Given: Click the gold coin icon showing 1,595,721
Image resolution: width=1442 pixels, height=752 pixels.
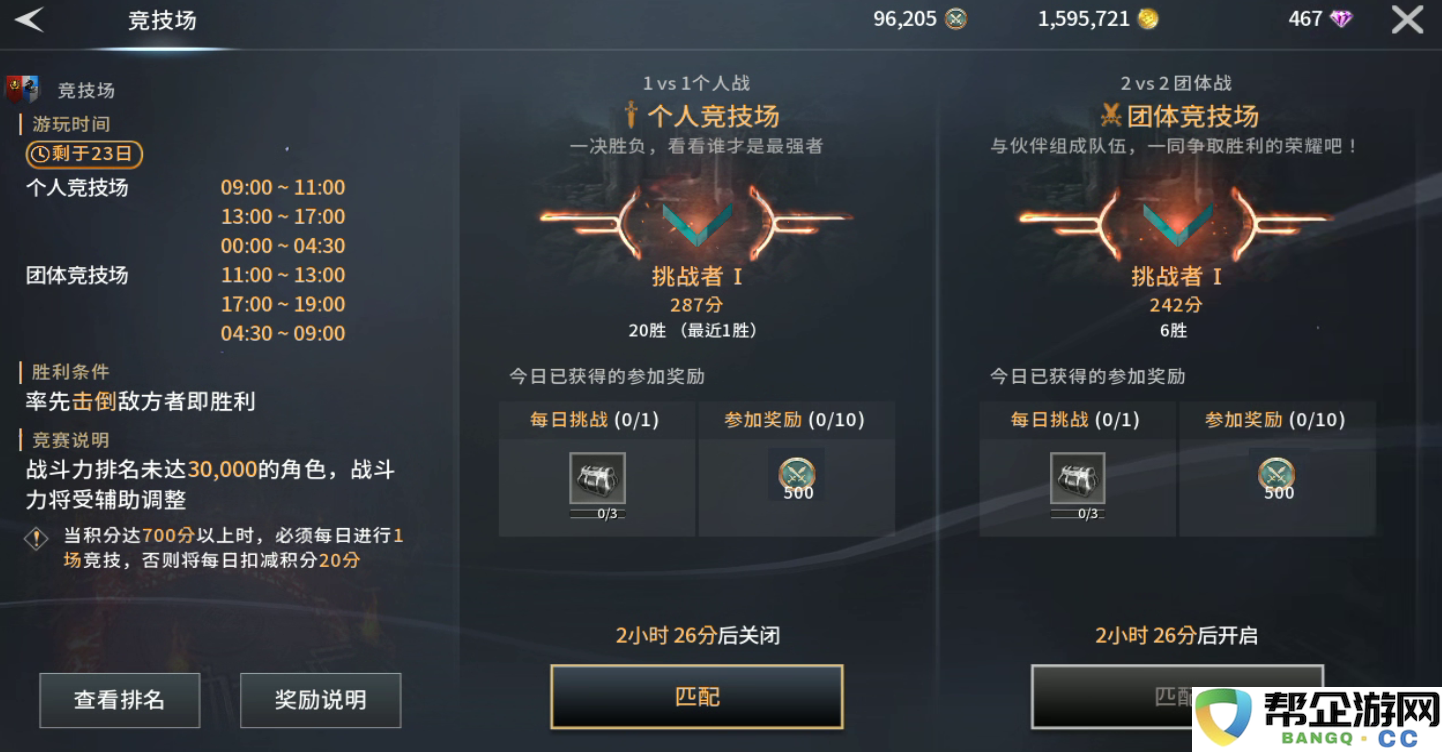Looking at the screenshot, I should (1148, 18).
